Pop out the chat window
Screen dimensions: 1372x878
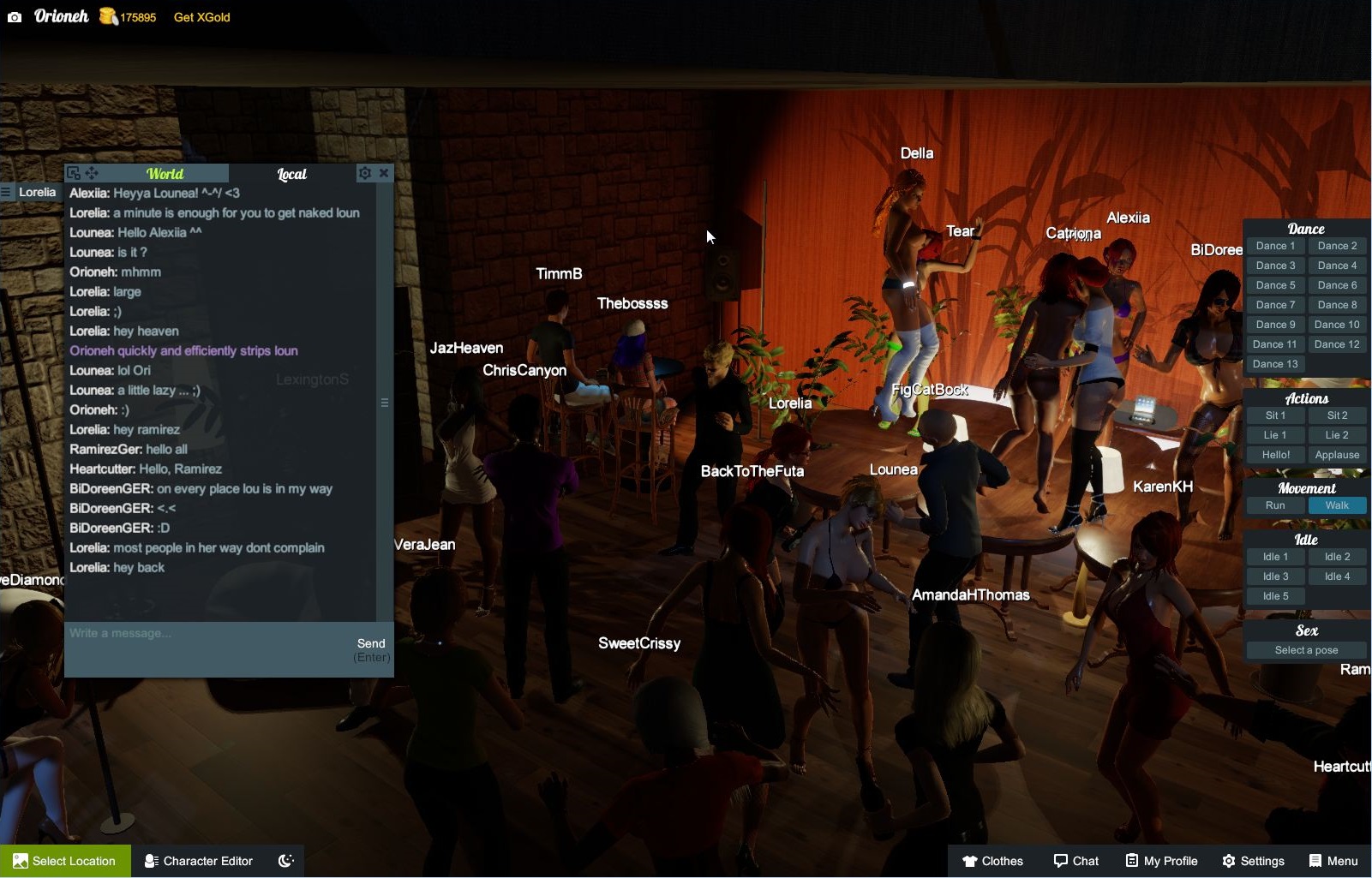tap(75, 172)
